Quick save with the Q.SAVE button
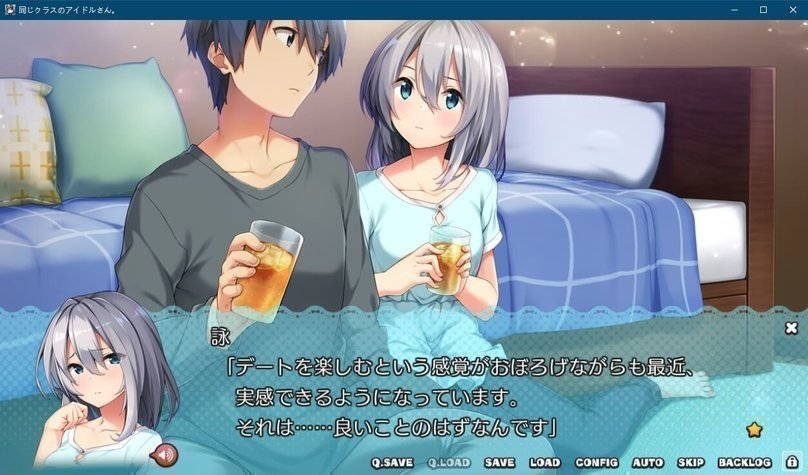 pyautogui.click(x=391, y=463)
